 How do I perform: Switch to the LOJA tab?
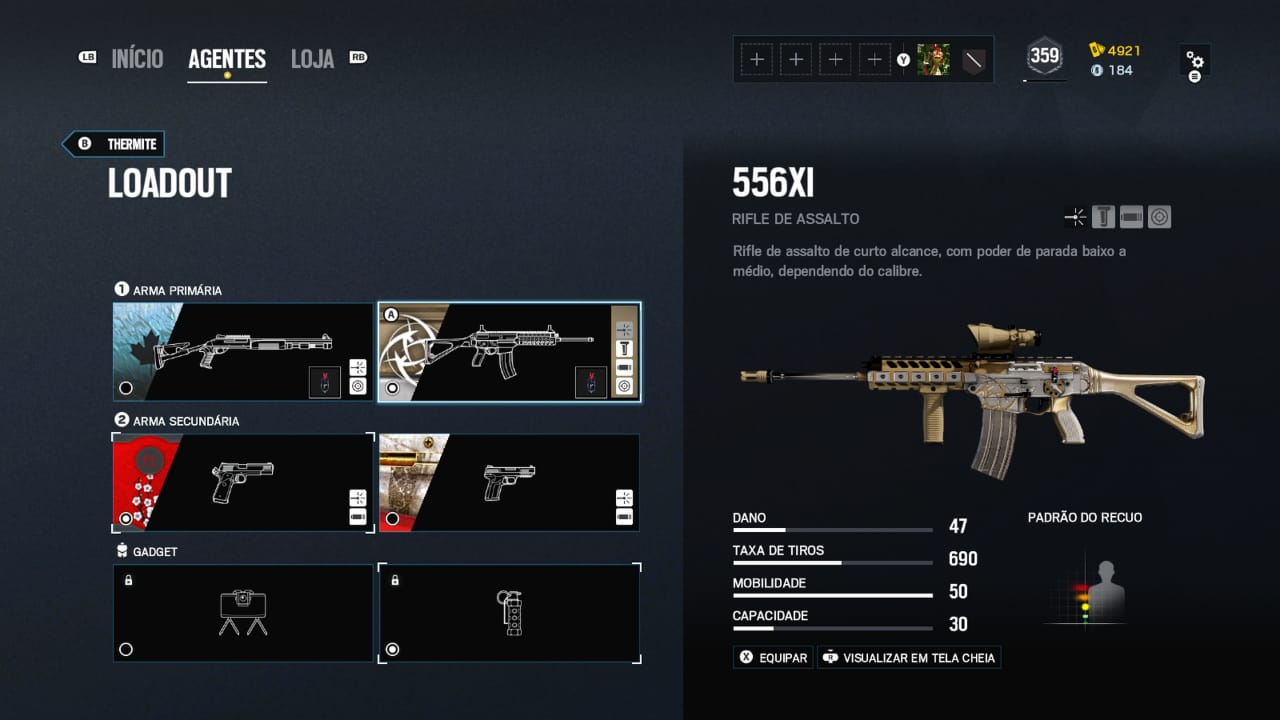pyautogui.click(x=312, y=58)
